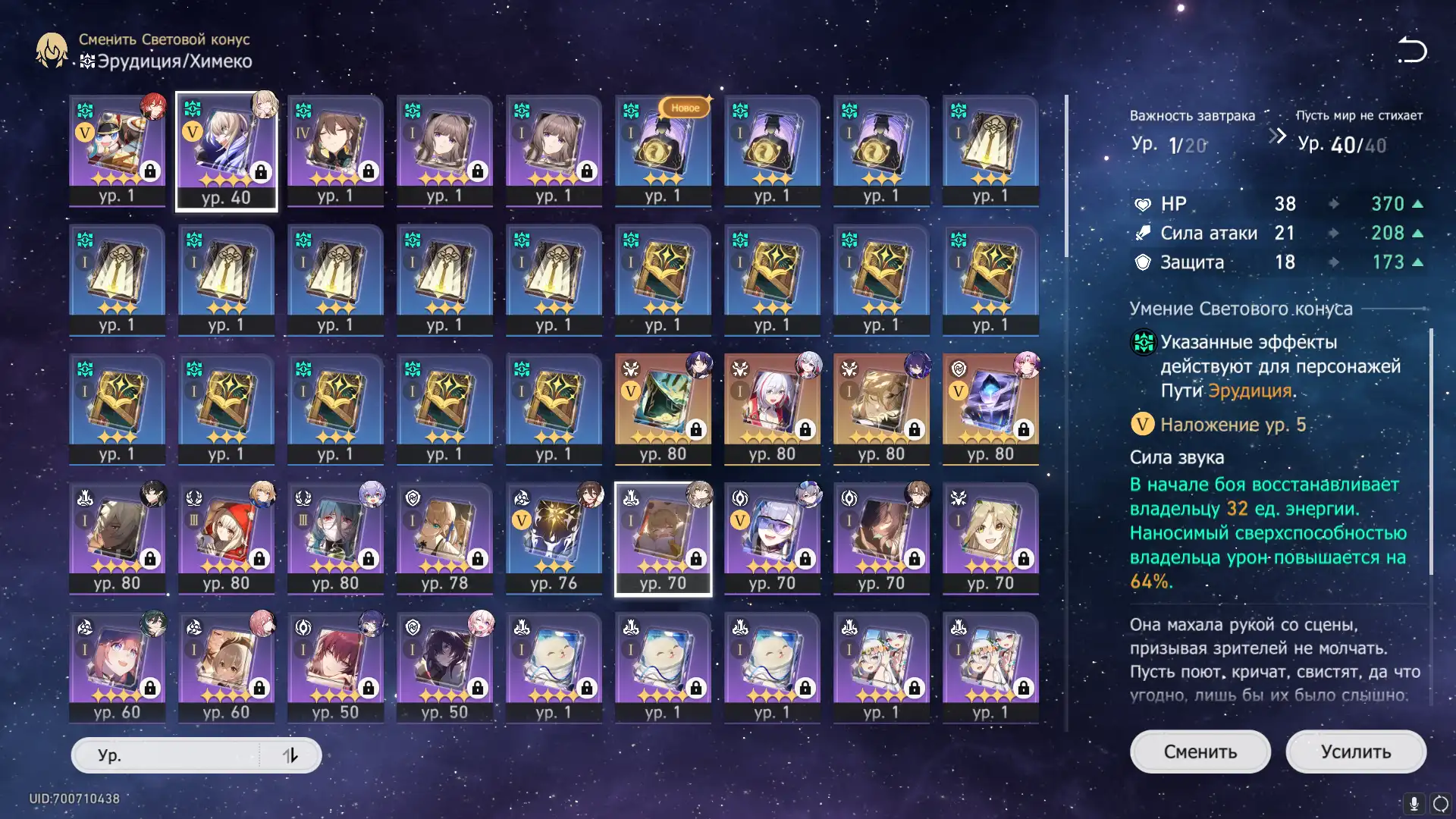Choose the light cone marked Новое

coord(663,150)
